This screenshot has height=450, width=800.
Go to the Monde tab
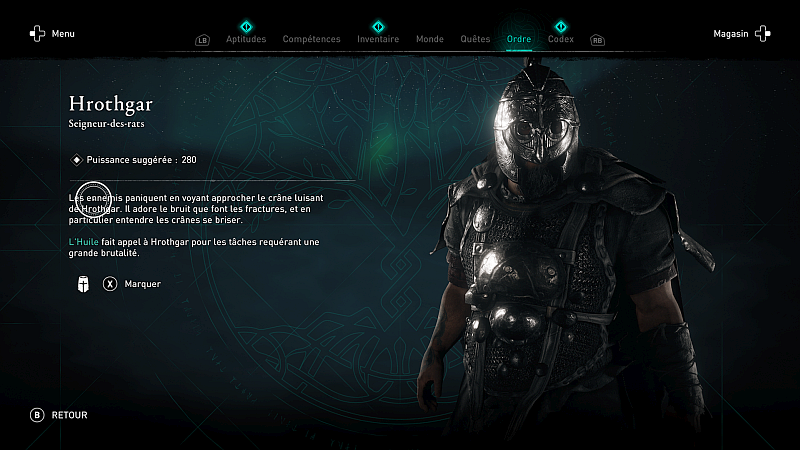pyautogui.click(x=430, y=39)
